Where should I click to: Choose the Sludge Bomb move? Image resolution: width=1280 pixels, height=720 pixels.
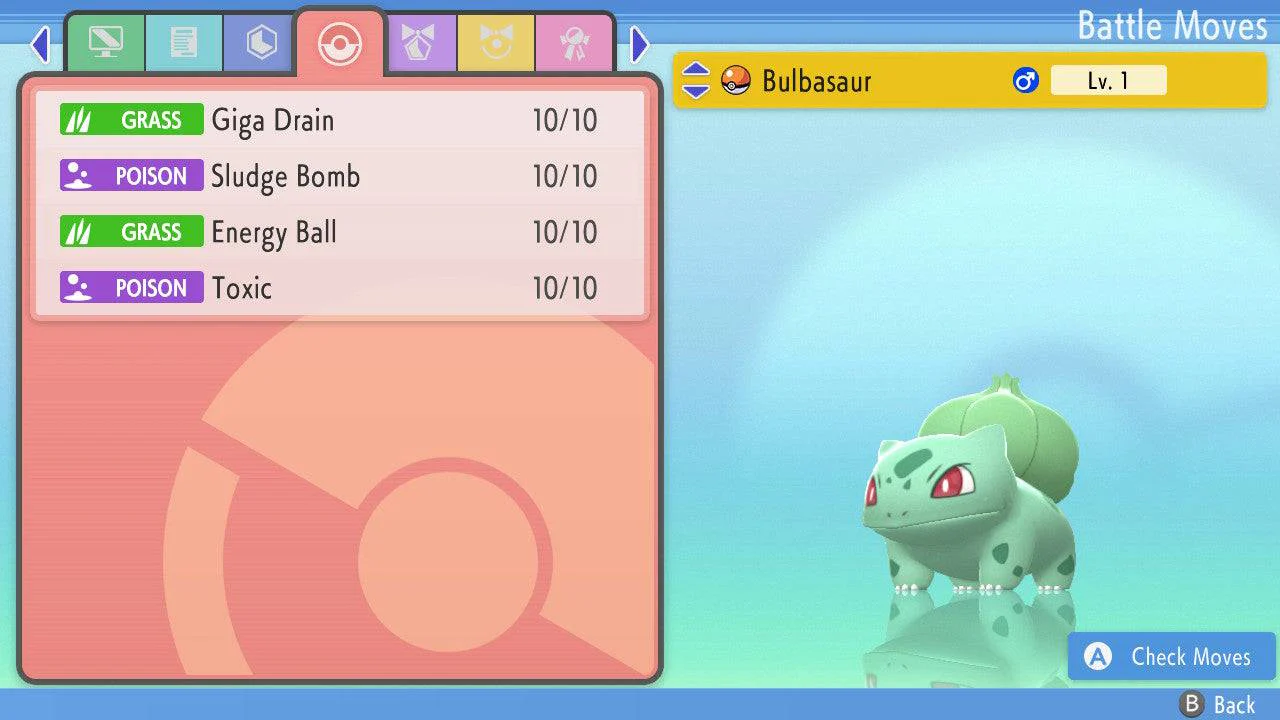[x=340, y=177]
